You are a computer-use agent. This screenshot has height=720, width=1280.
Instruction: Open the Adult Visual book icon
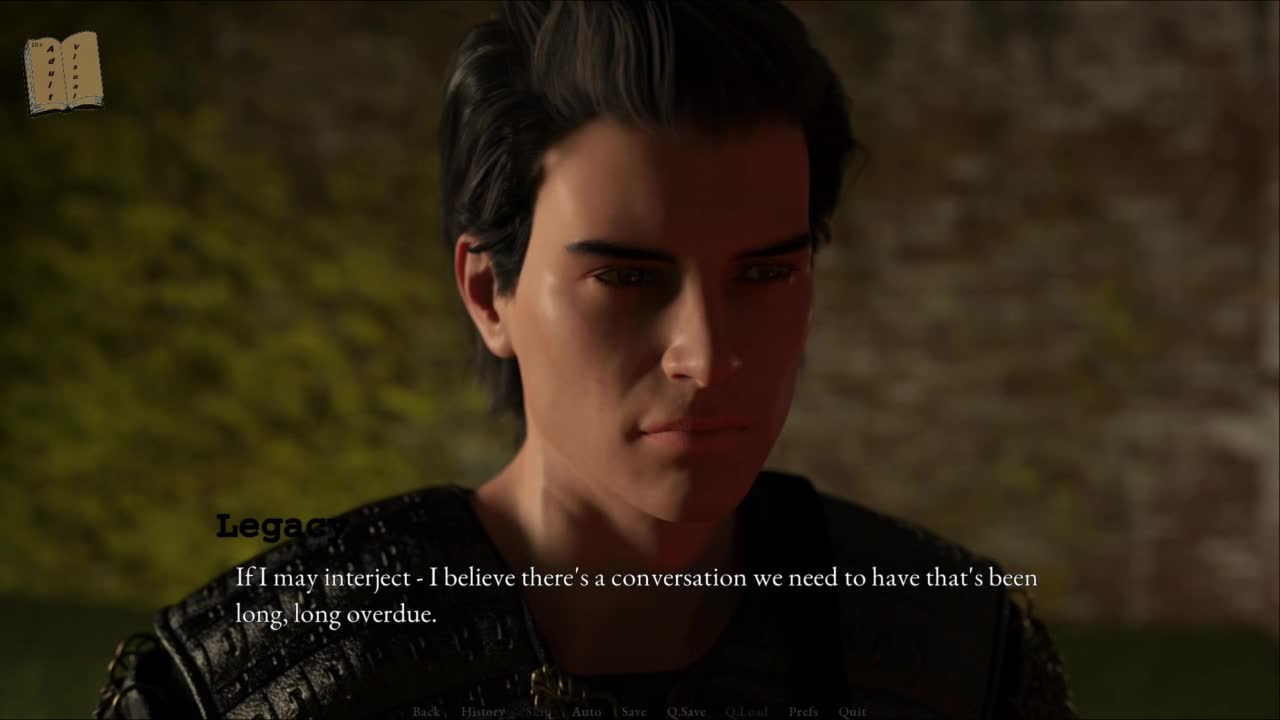tap(63, 72)
